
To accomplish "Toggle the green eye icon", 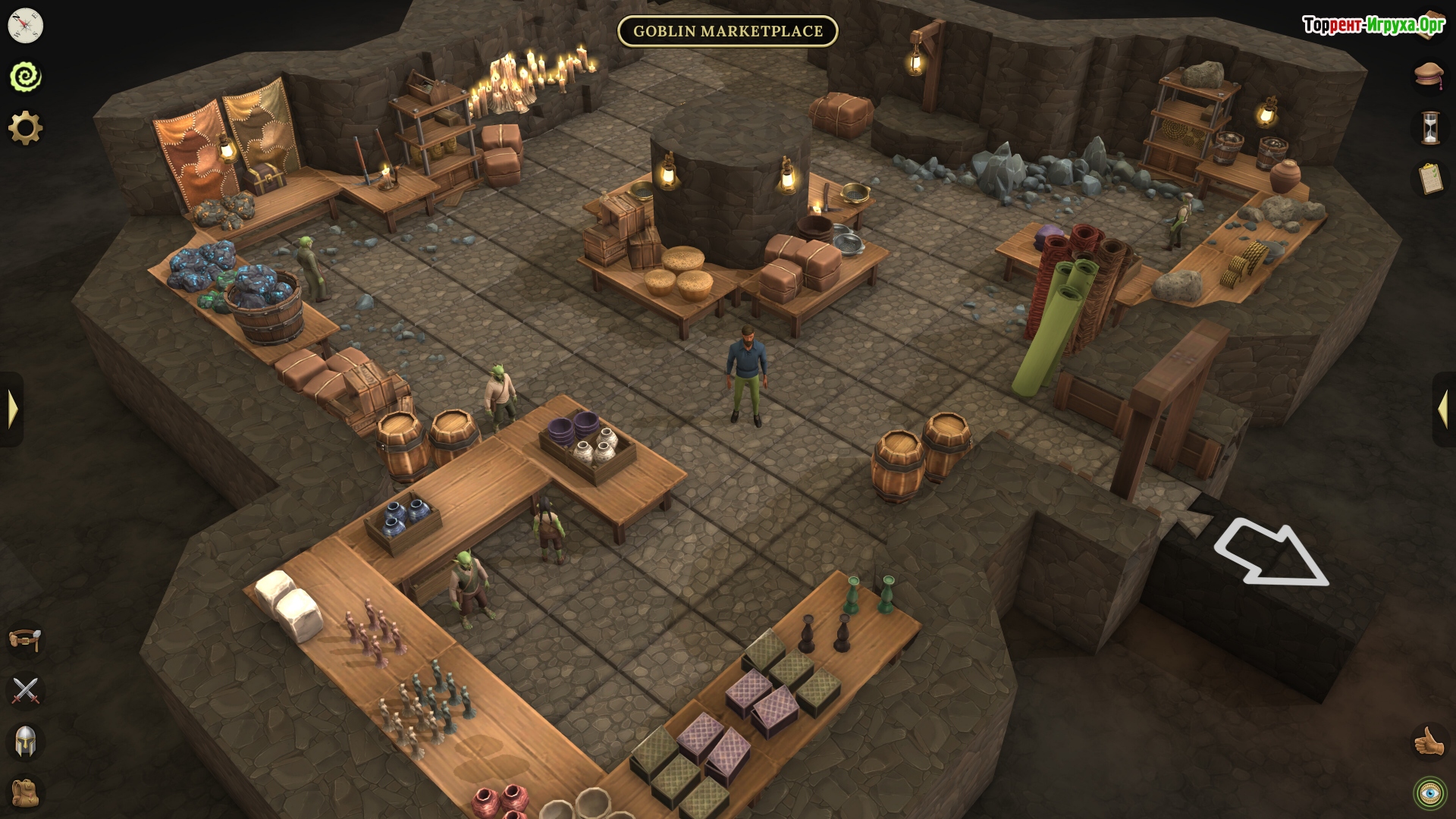I will click(1429, 793).
